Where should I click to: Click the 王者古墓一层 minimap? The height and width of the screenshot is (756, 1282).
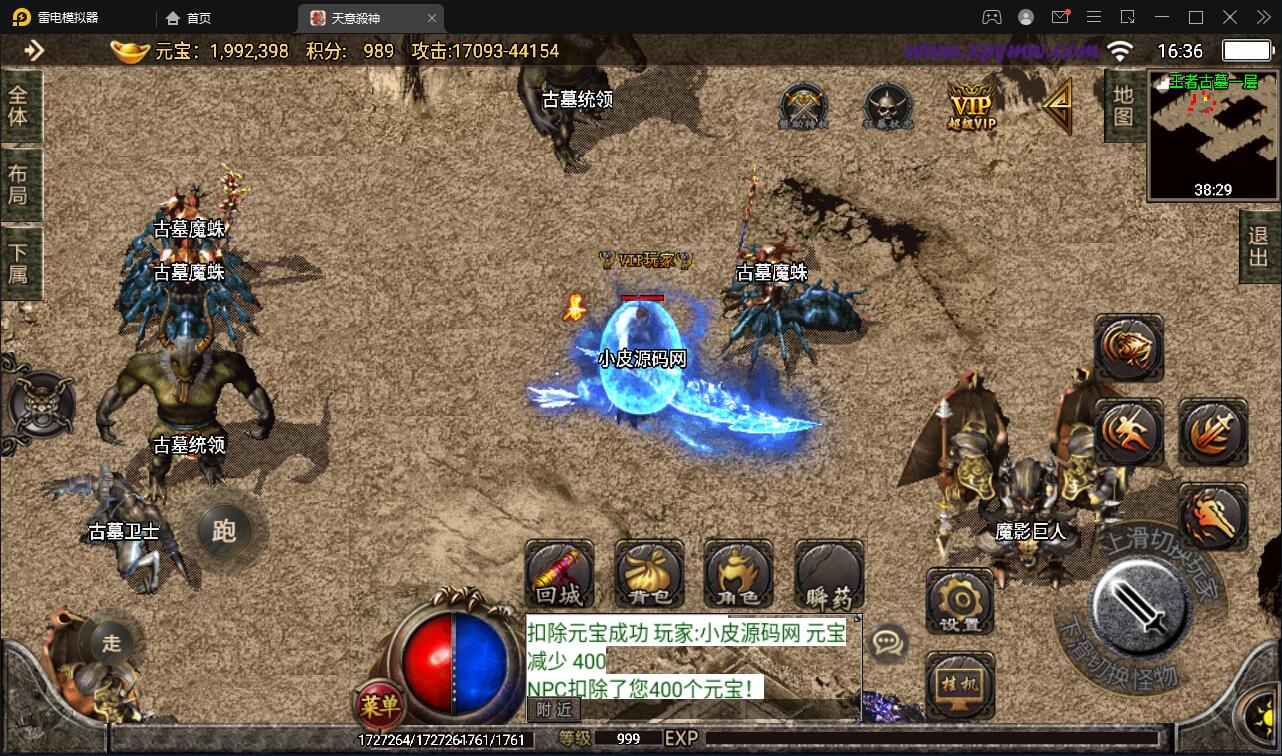click(x=1212, y=135)
